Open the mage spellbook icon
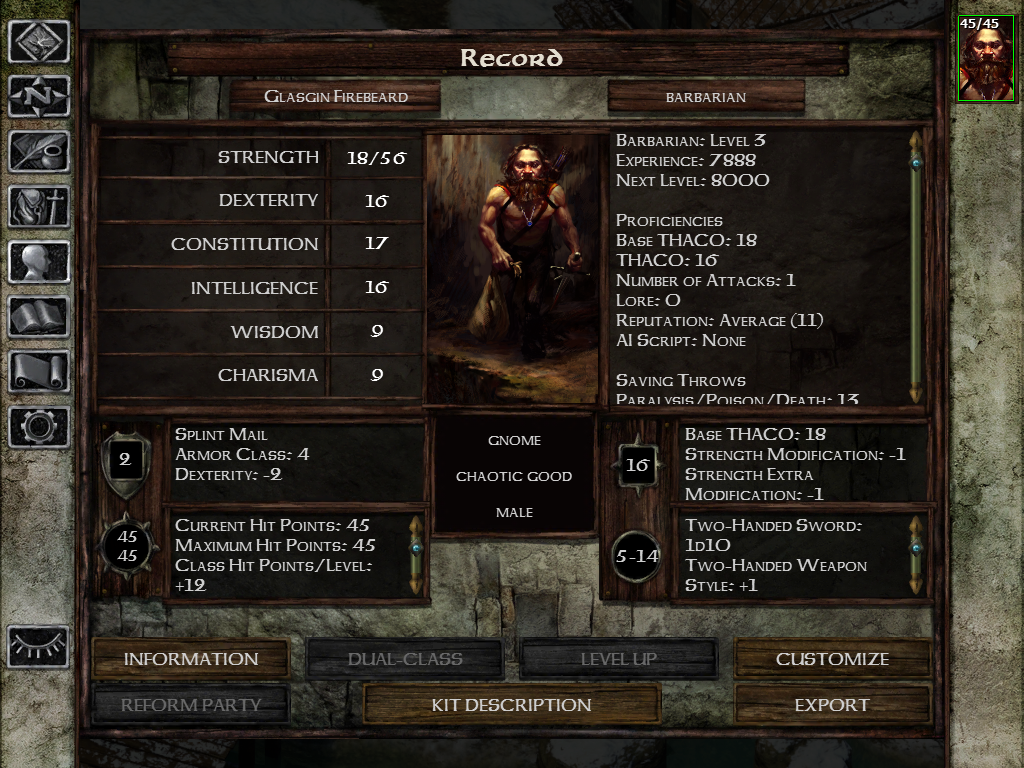 tap(39, 317)
